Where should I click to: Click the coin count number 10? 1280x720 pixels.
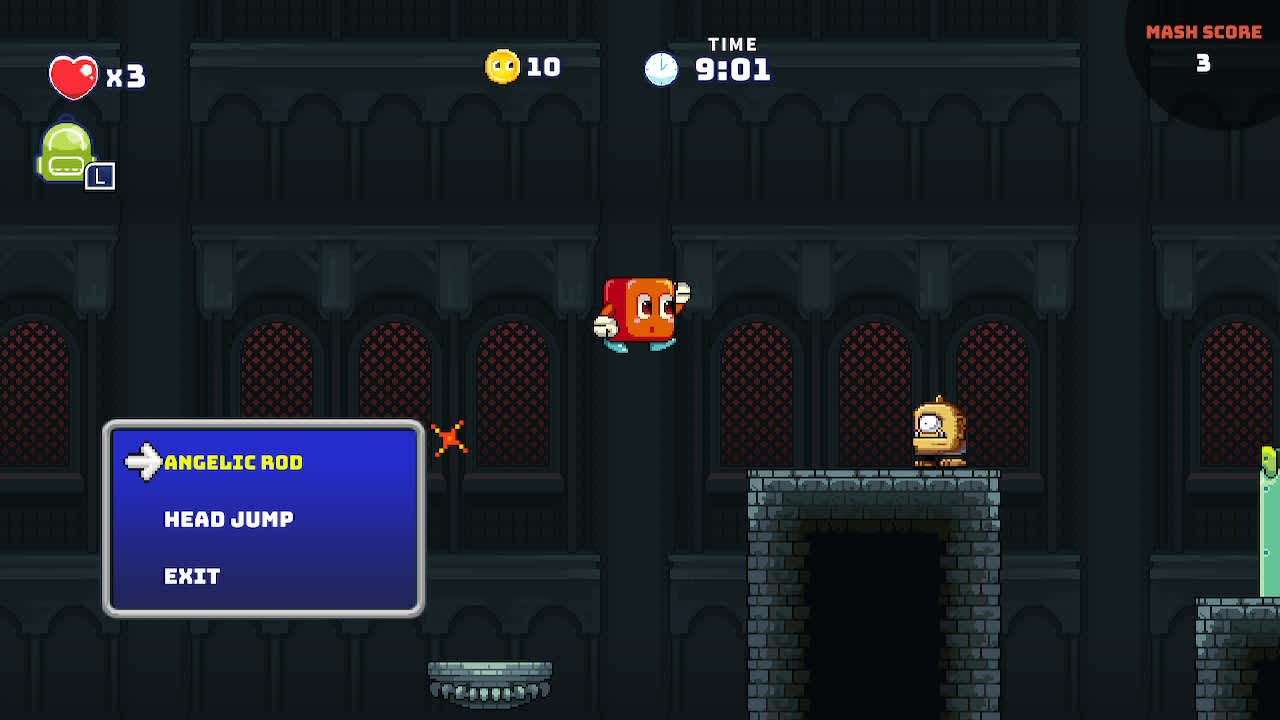(x=542, y=67)
